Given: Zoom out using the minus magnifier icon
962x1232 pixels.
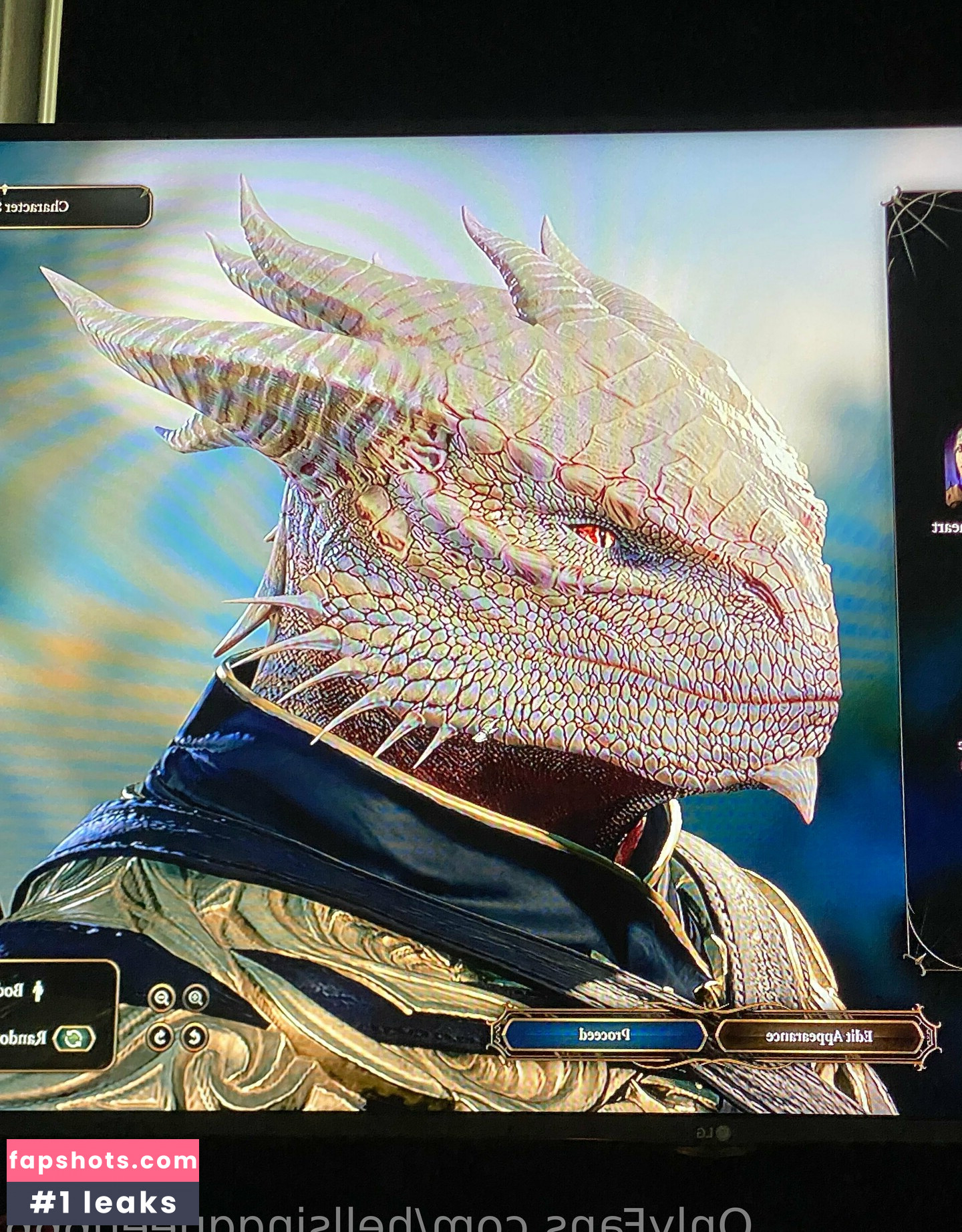Looking at the screenshot, I should (161, 998).
